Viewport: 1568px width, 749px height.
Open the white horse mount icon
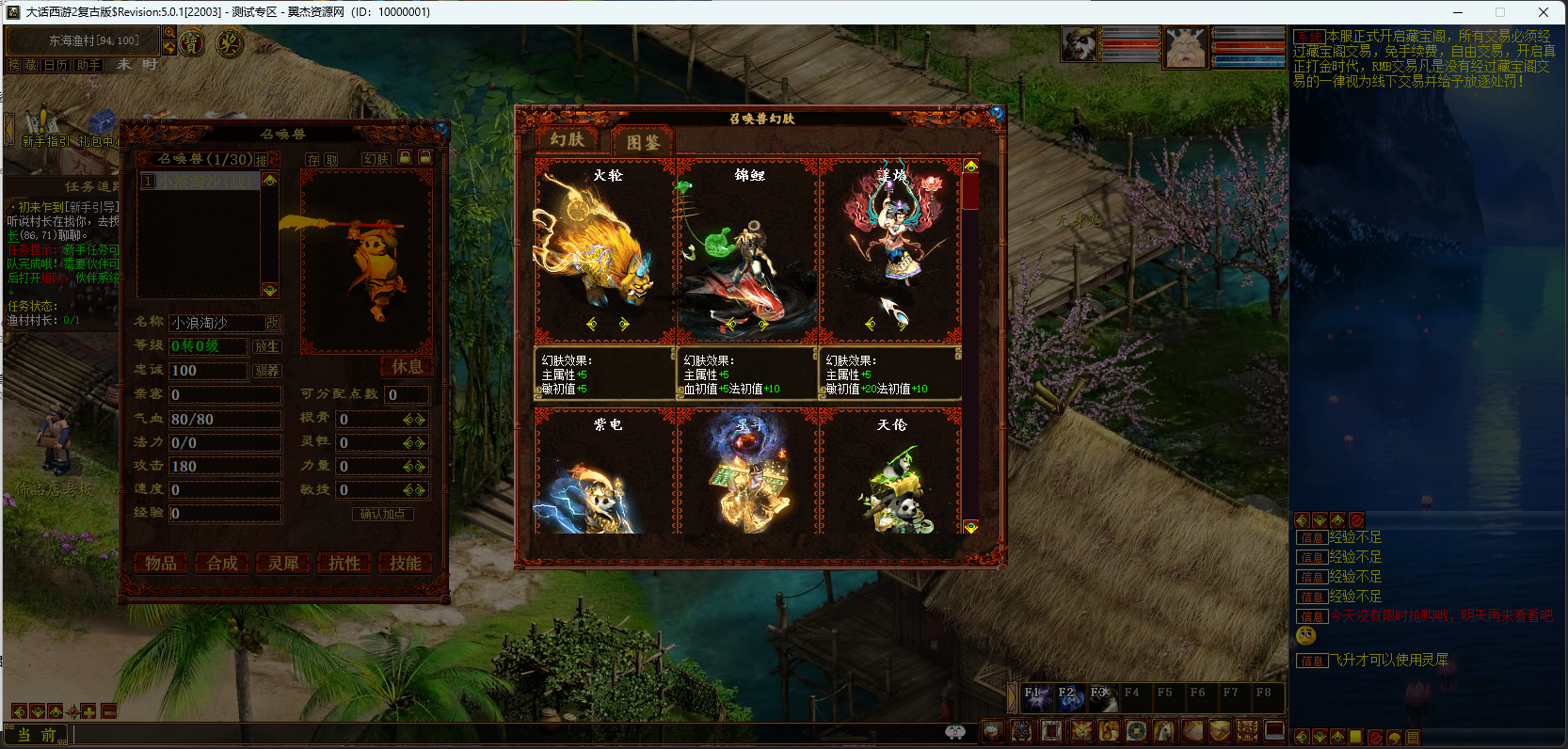pos(1163,730)
